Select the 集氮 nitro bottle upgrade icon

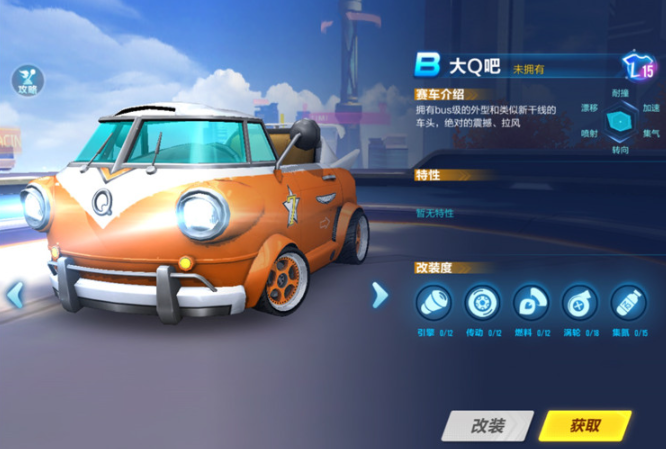pos(627,303)
